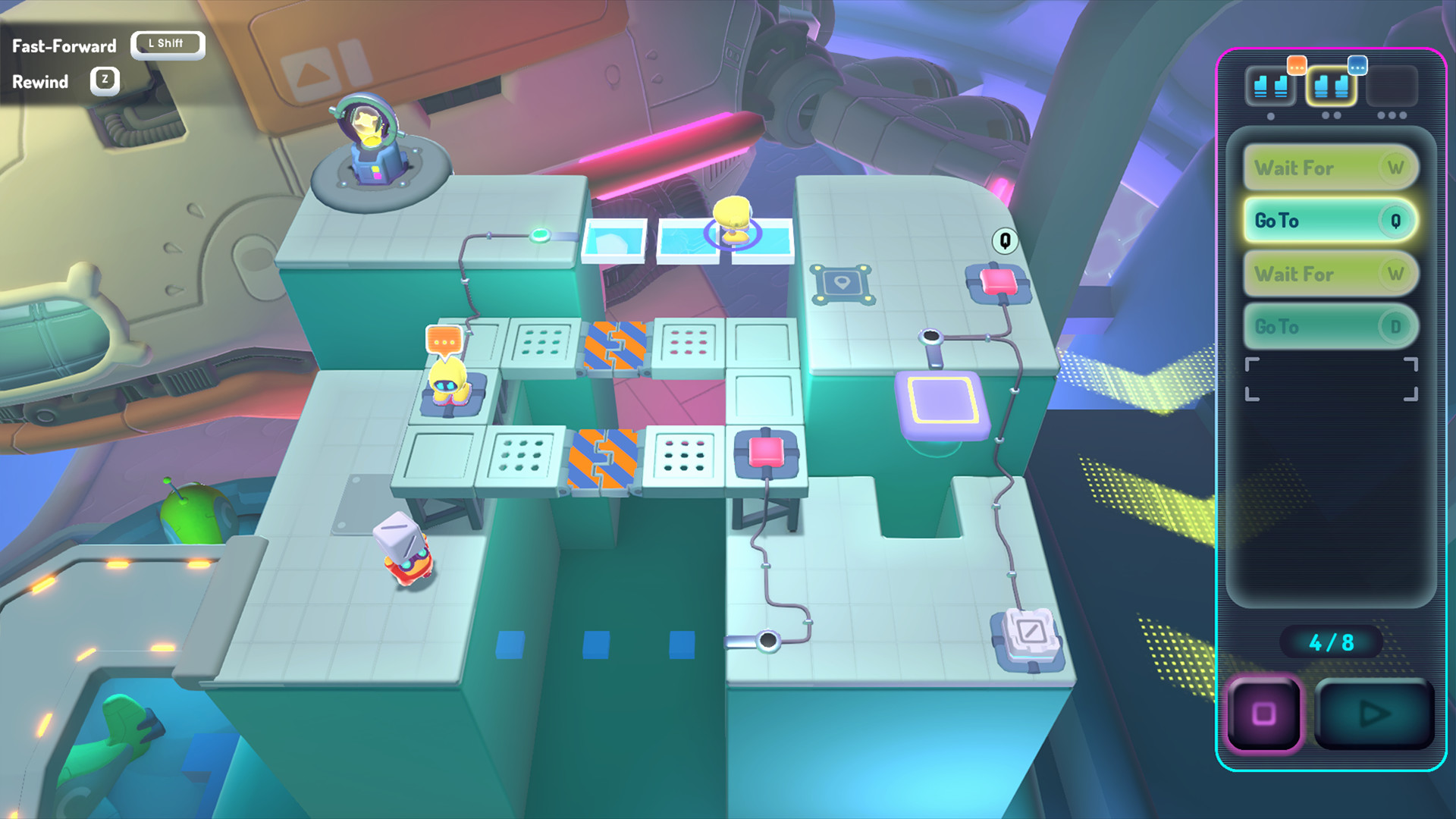1456x819 pixels.
Task: Click the blue speech bubble icon above the tabs
Action: pyautogui.click(x=1359, y=67)
